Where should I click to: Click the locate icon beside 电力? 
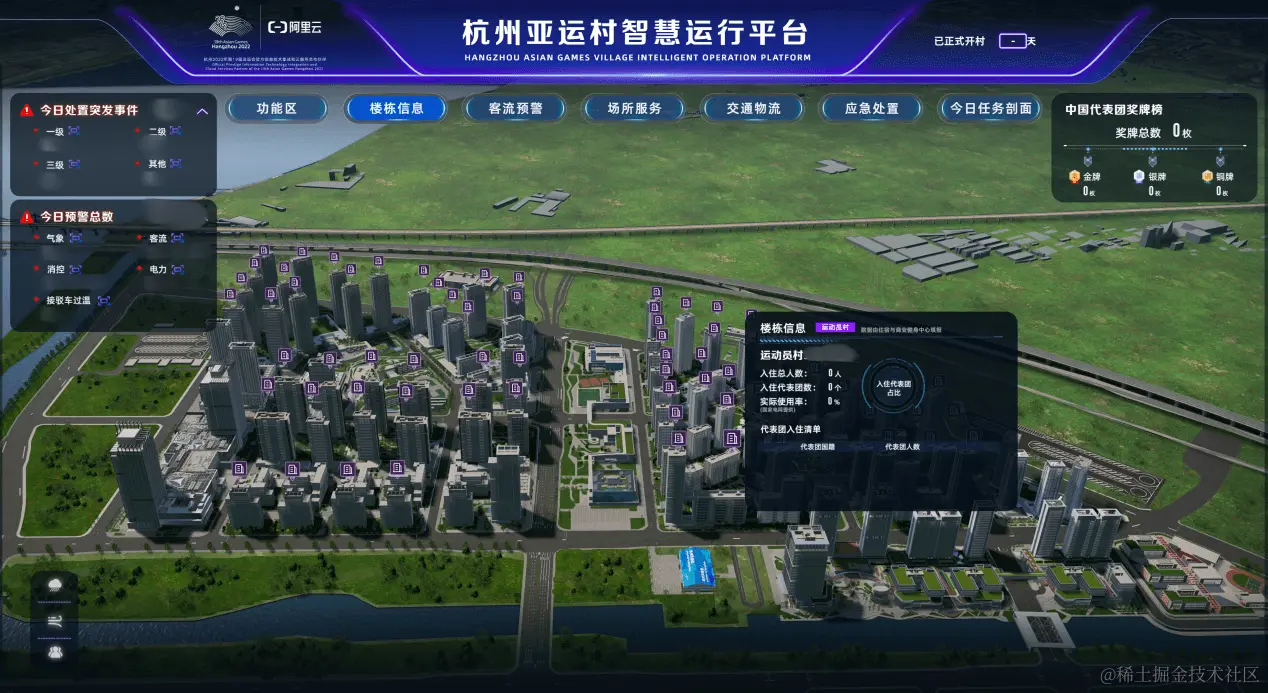click(177, 269)
